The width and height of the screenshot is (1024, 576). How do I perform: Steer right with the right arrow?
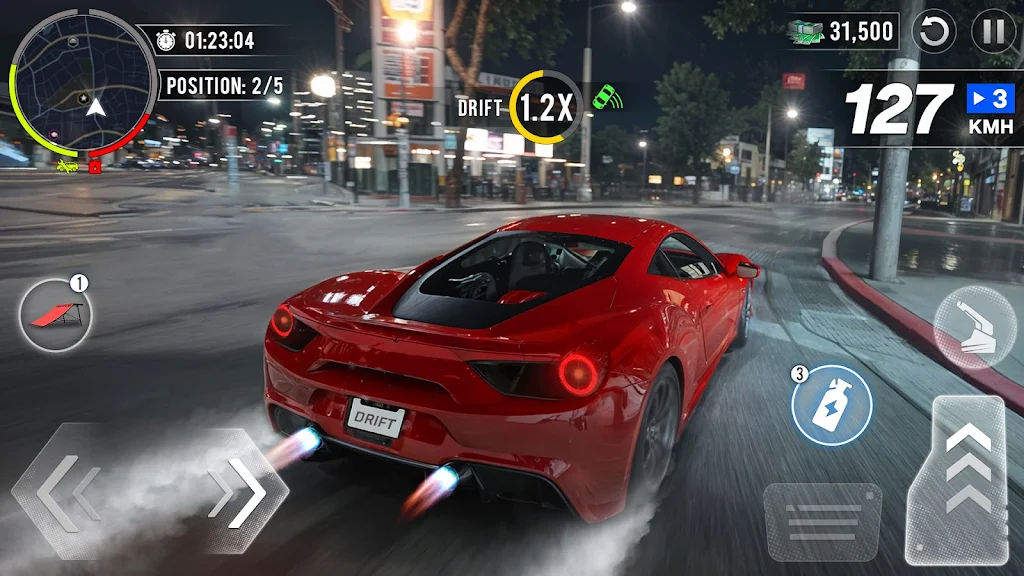pos(240,492)
